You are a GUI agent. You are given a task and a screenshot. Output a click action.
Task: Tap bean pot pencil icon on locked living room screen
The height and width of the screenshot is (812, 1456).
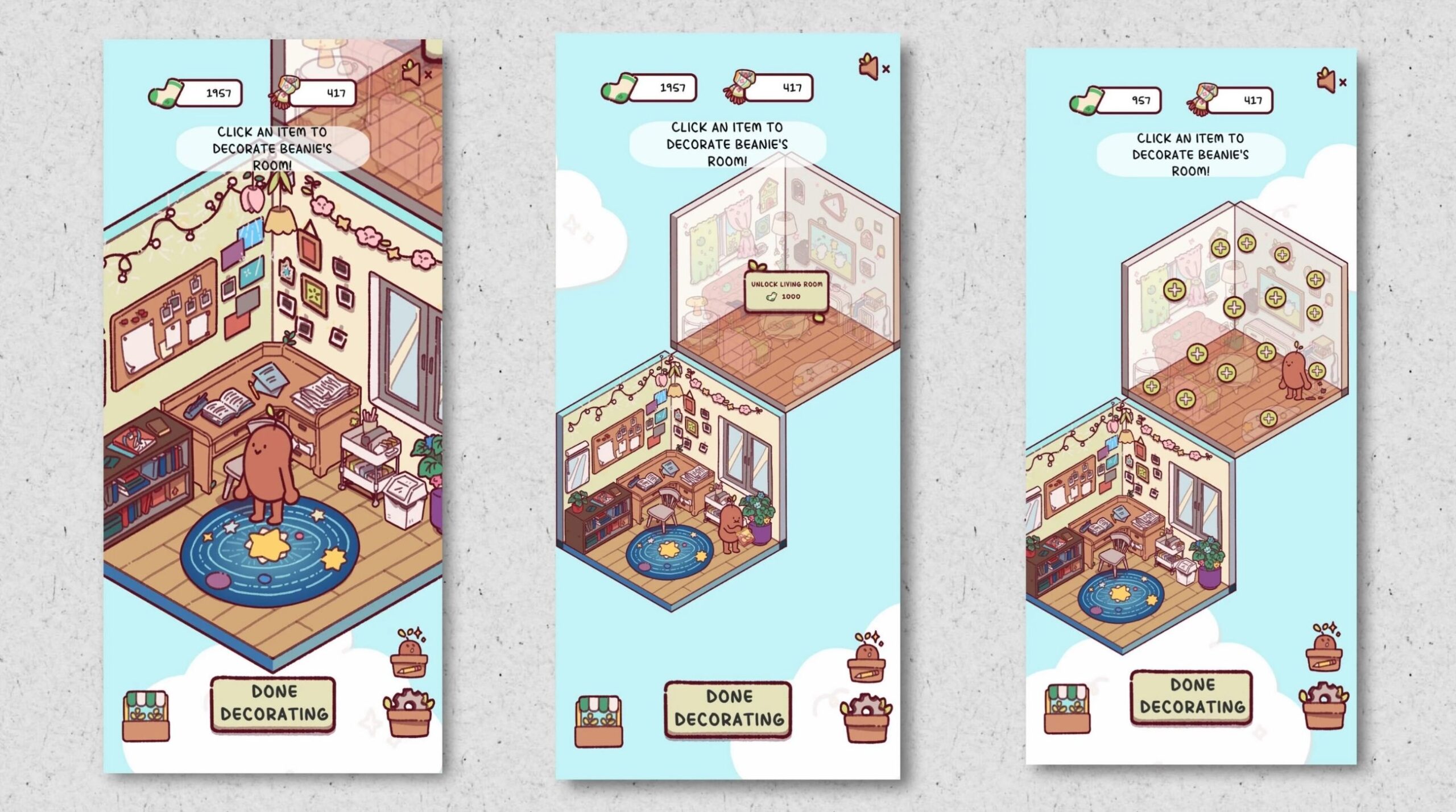pyautogui.click(x=867, y=660)
